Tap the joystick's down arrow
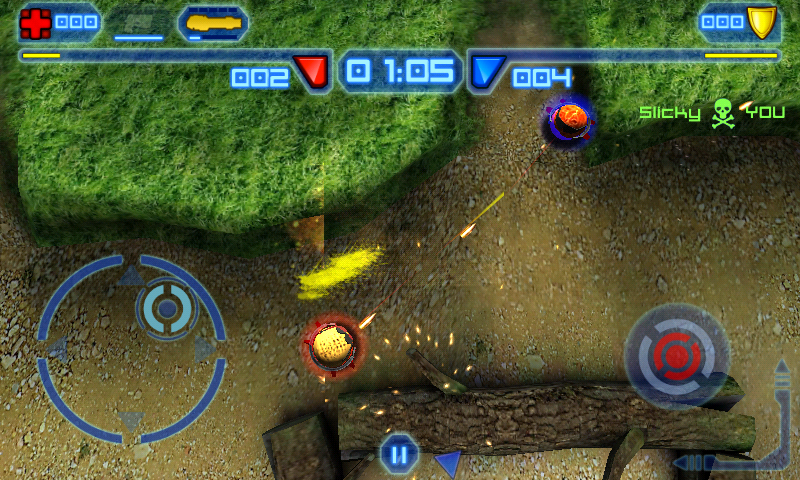 point(131,421)
